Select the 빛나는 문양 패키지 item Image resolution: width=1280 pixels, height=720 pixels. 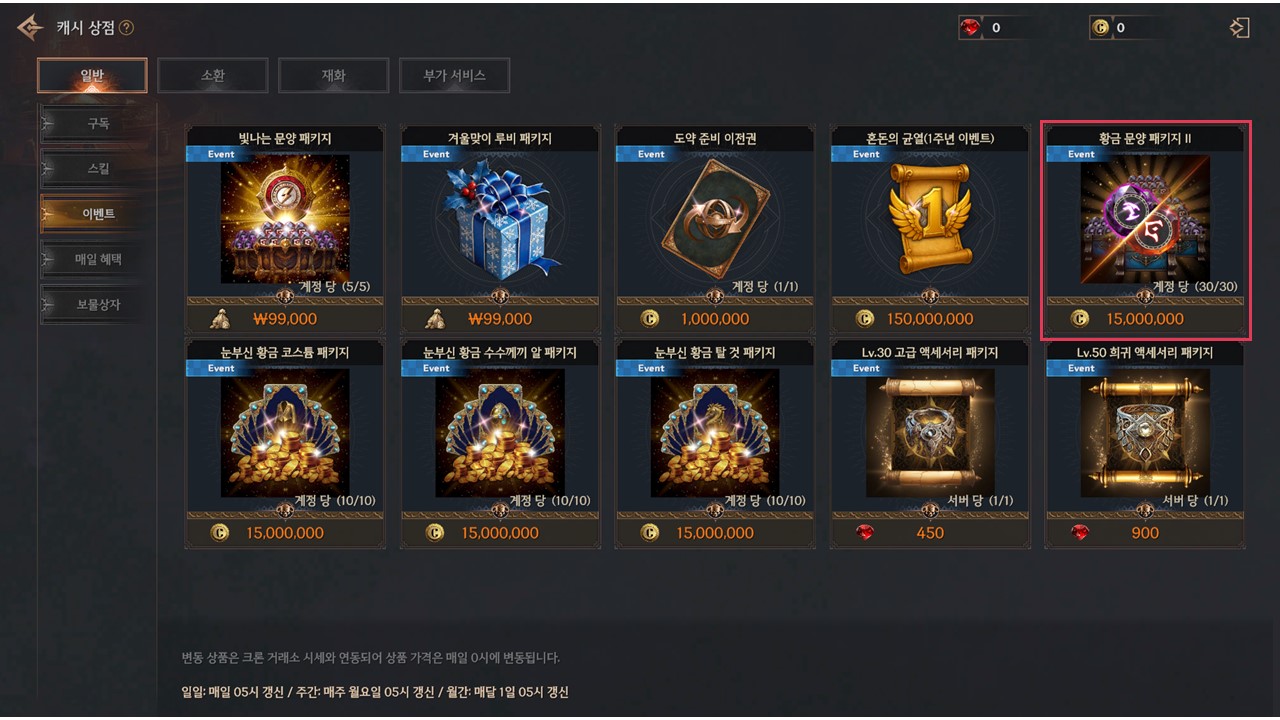point(285,220)
